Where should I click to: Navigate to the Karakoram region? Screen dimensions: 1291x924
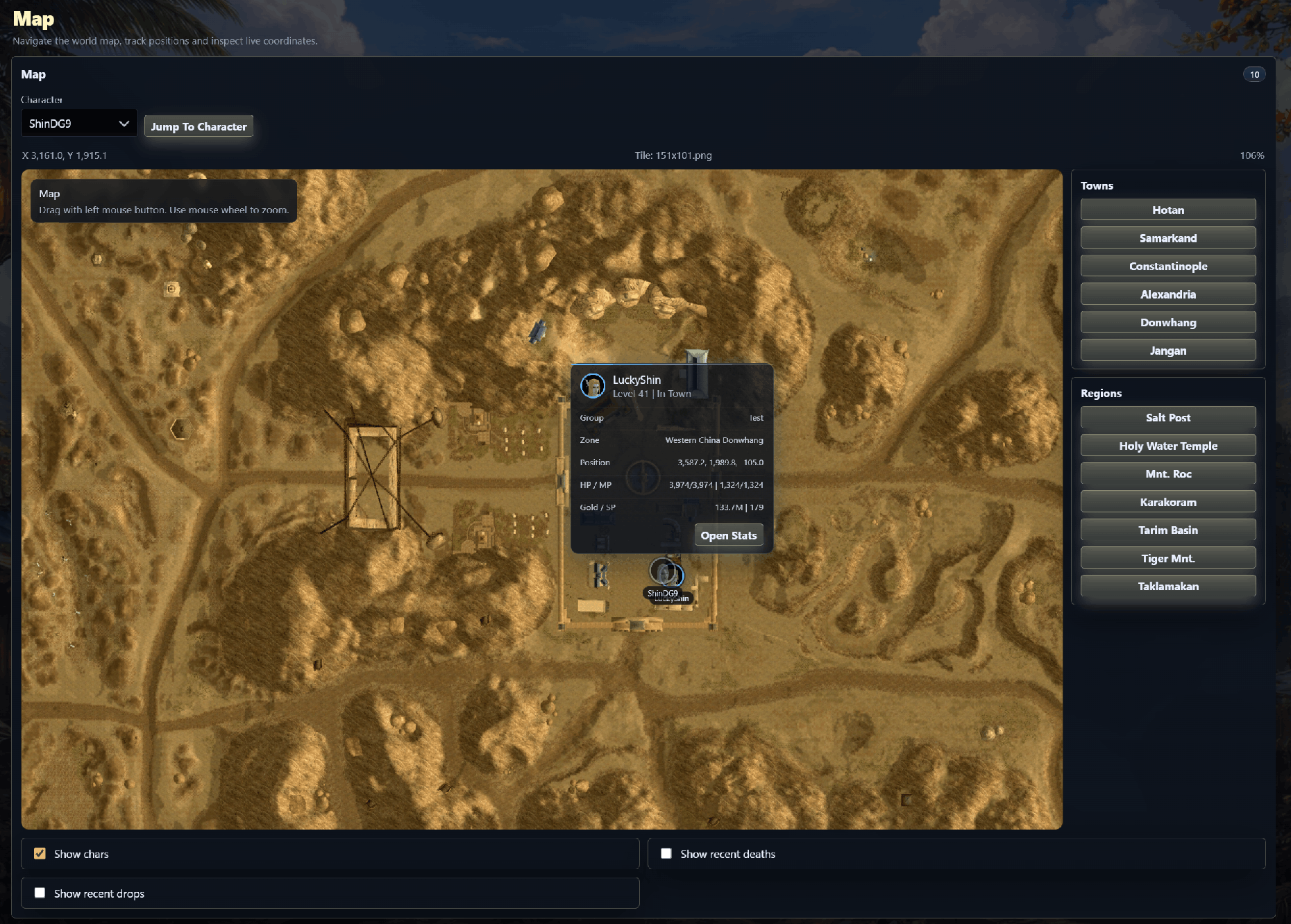(x=1167, y=501)
